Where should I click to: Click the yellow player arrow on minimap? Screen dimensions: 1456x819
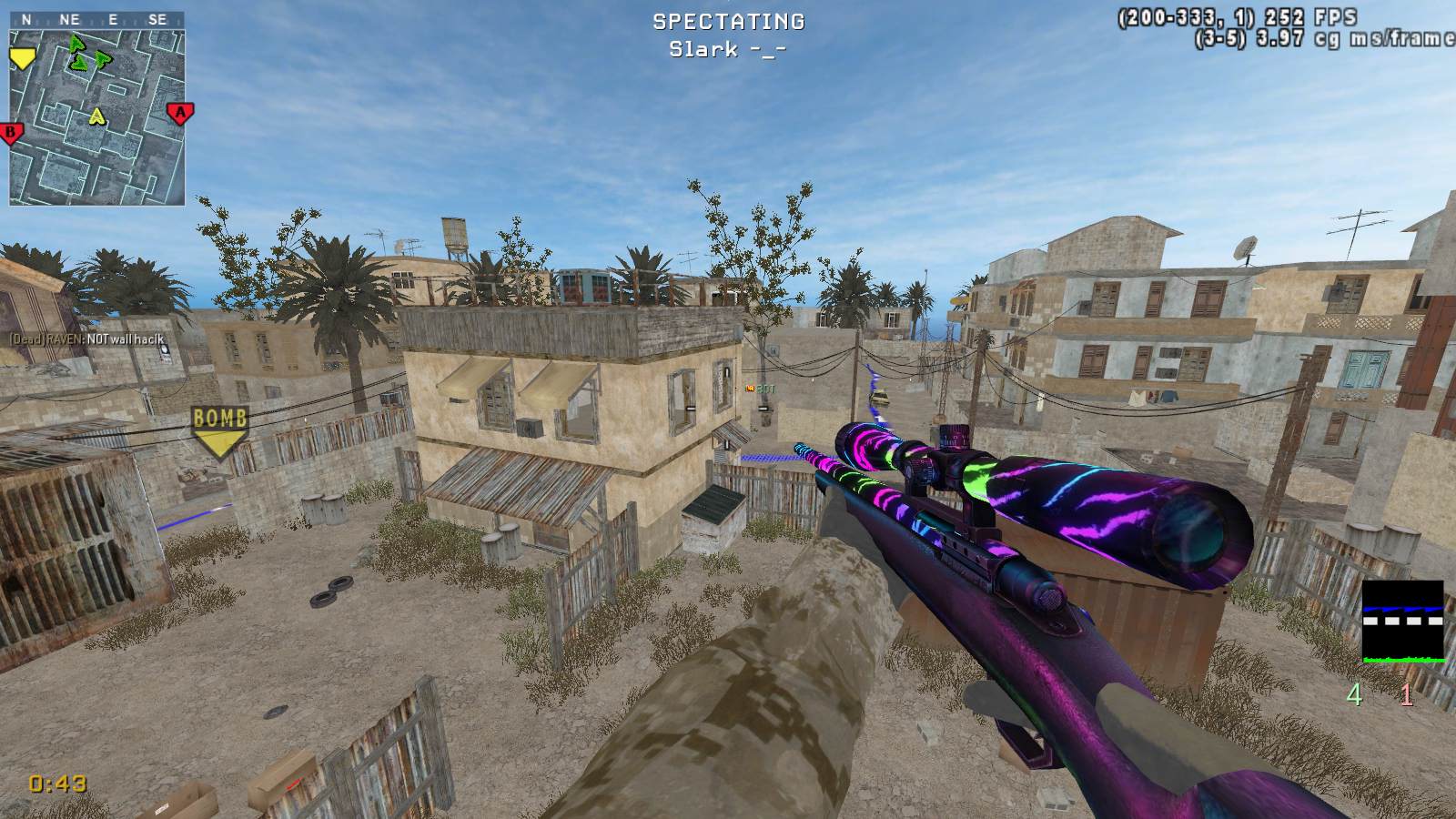96,116
